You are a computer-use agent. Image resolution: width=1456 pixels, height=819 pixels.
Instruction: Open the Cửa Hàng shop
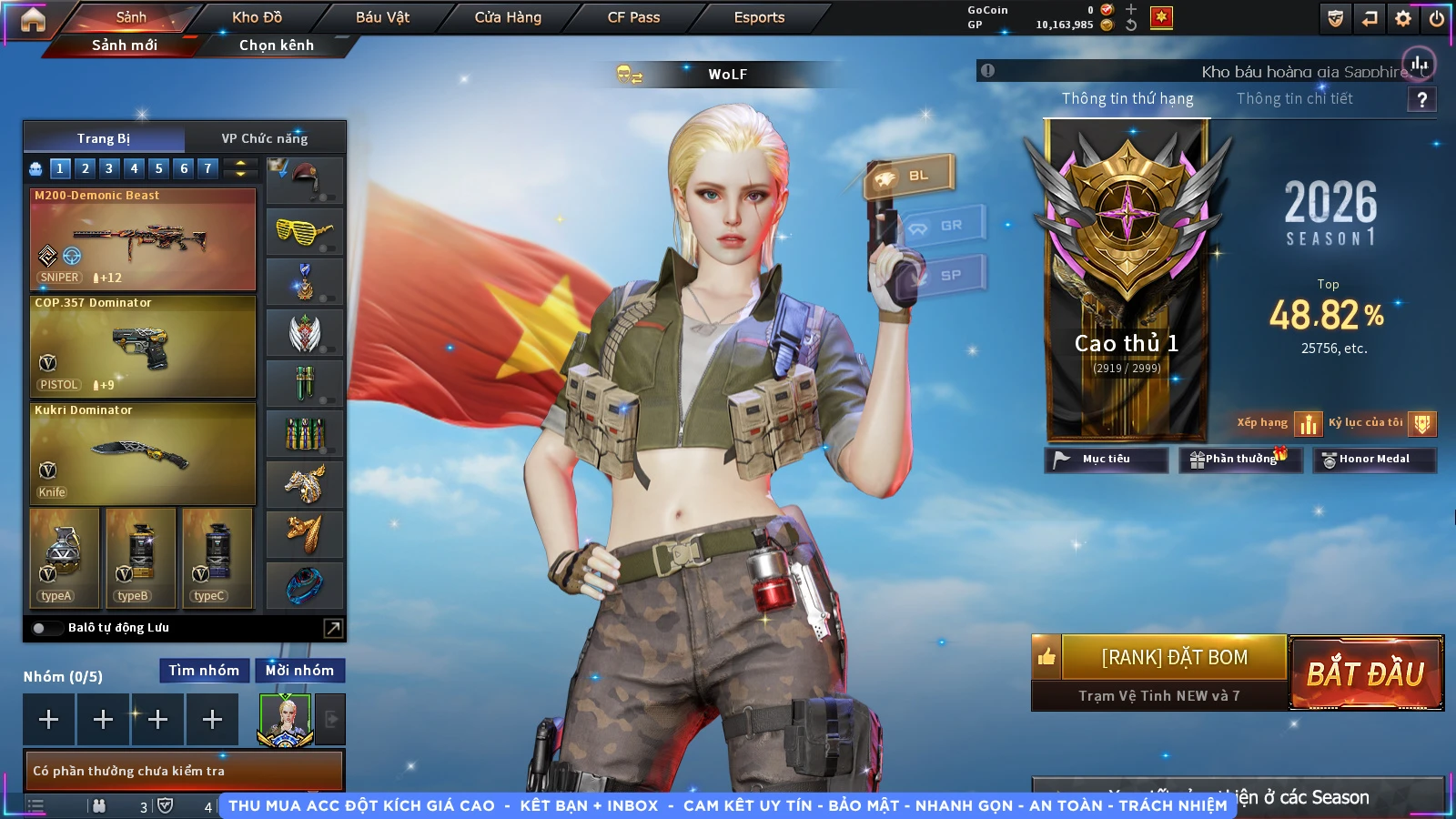click(508, 17)
